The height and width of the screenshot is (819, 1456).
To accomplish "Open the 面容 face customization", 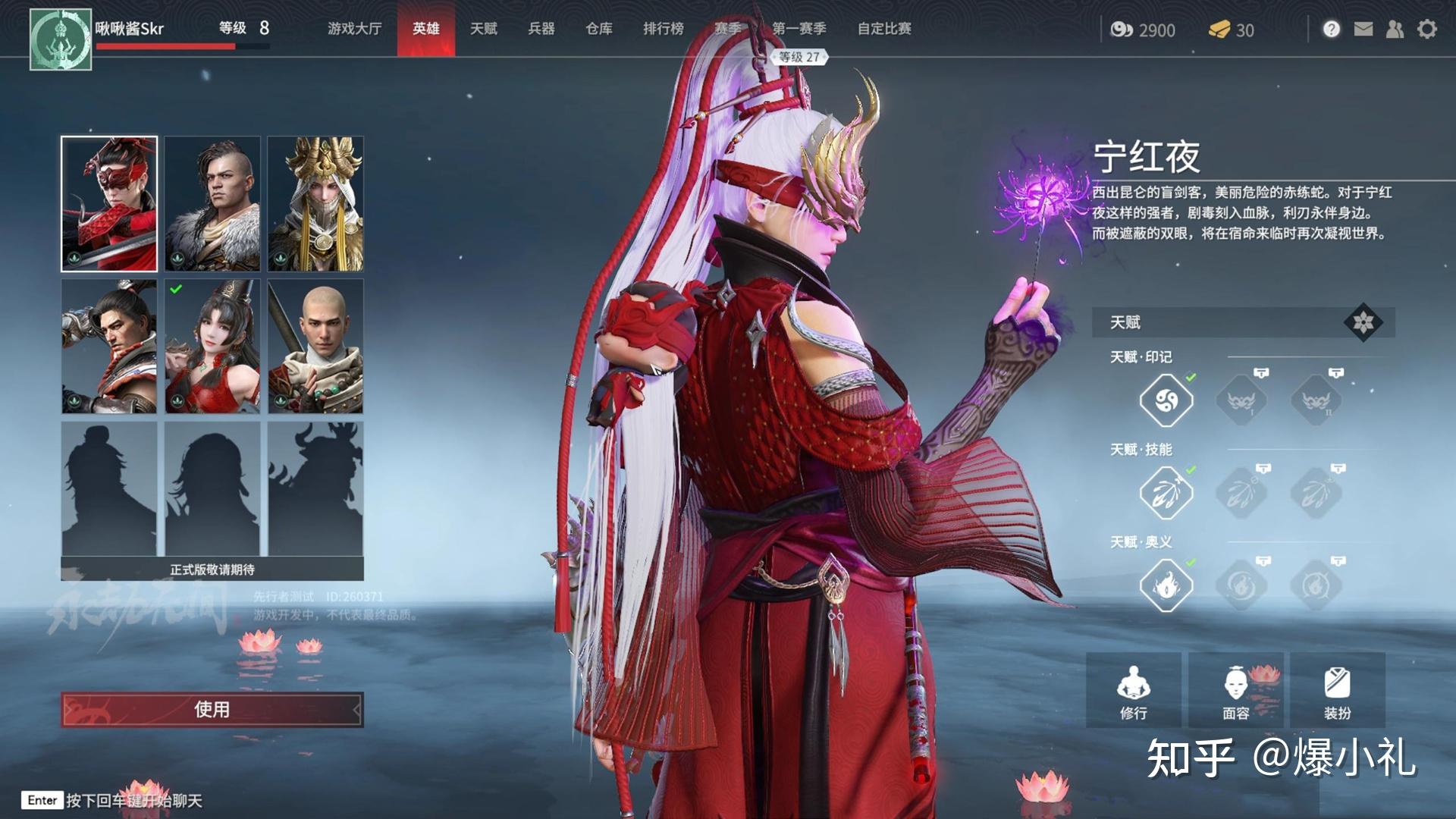I will [1236, 691].
